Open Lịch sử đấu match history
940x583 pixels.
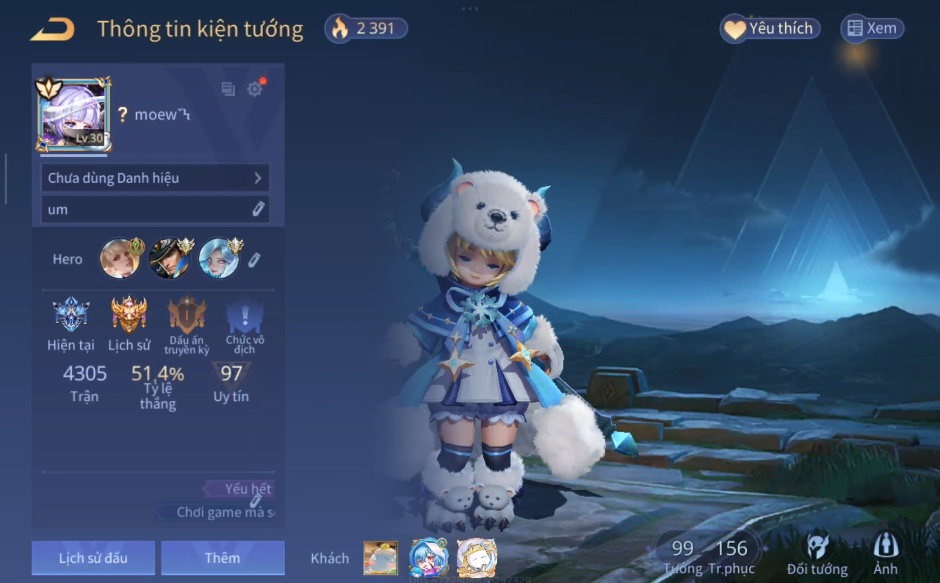(93, 558)
